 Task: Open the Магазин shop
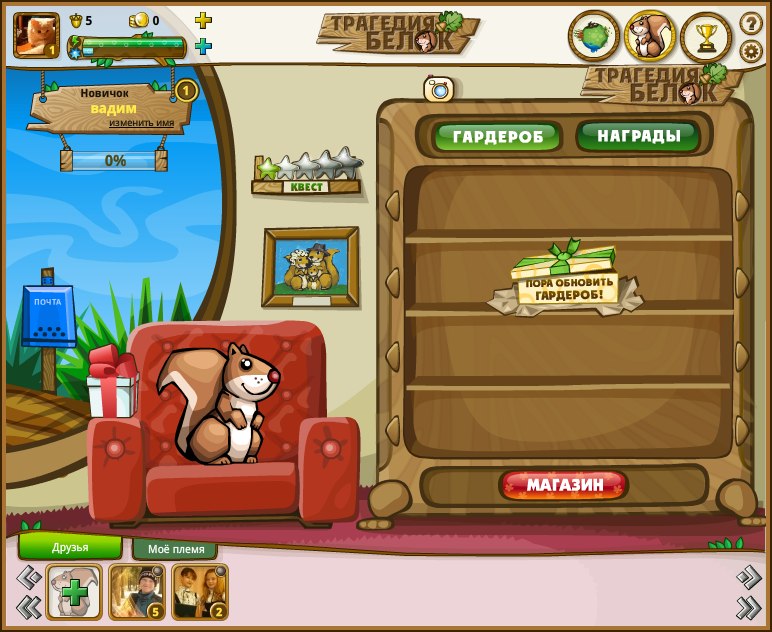(x=565, y=486)
